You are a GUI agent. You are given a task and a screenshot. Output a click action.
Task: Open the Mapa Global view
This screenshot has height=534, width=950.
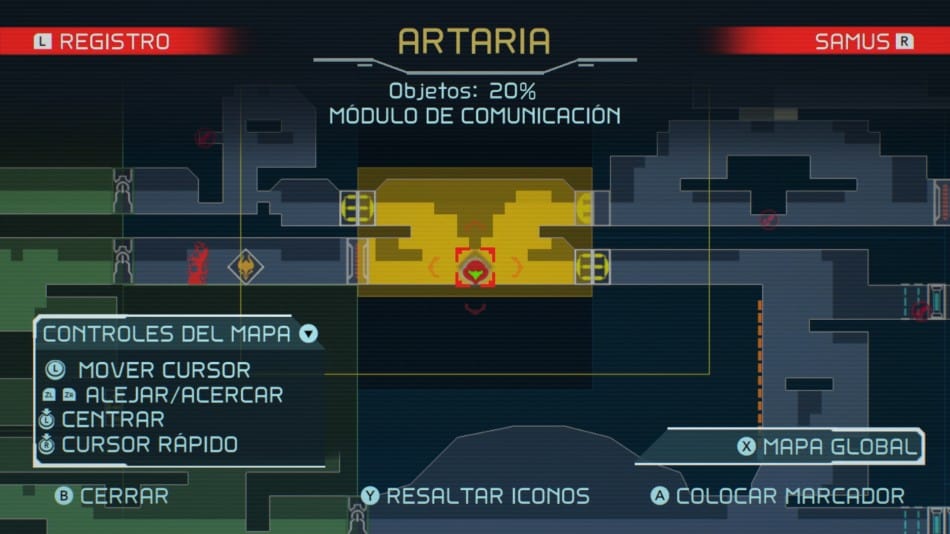click(828, 447)
